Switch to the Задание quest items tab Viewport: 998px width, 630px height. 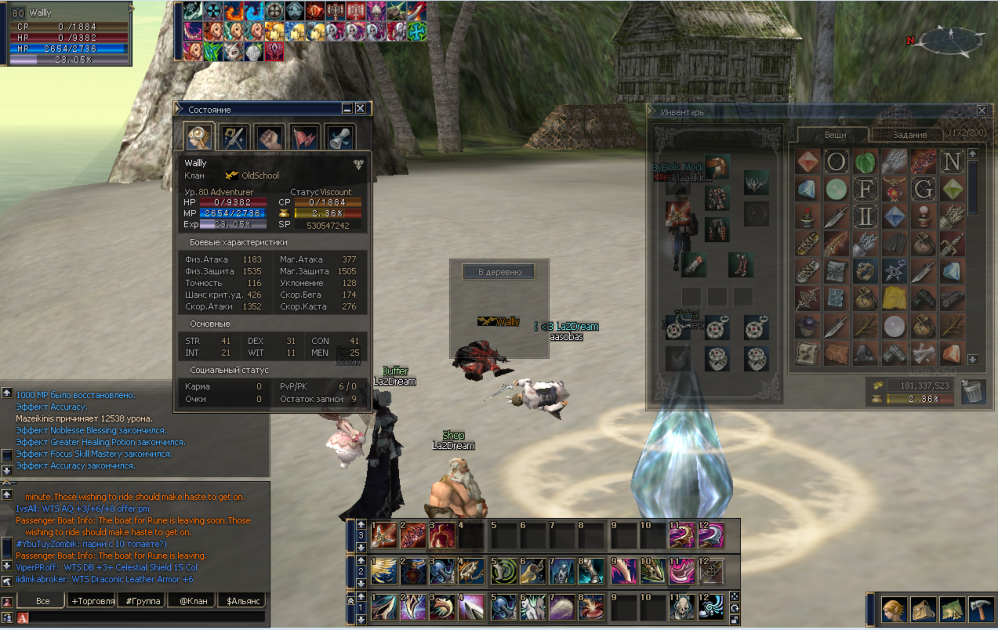click(909, 134)
